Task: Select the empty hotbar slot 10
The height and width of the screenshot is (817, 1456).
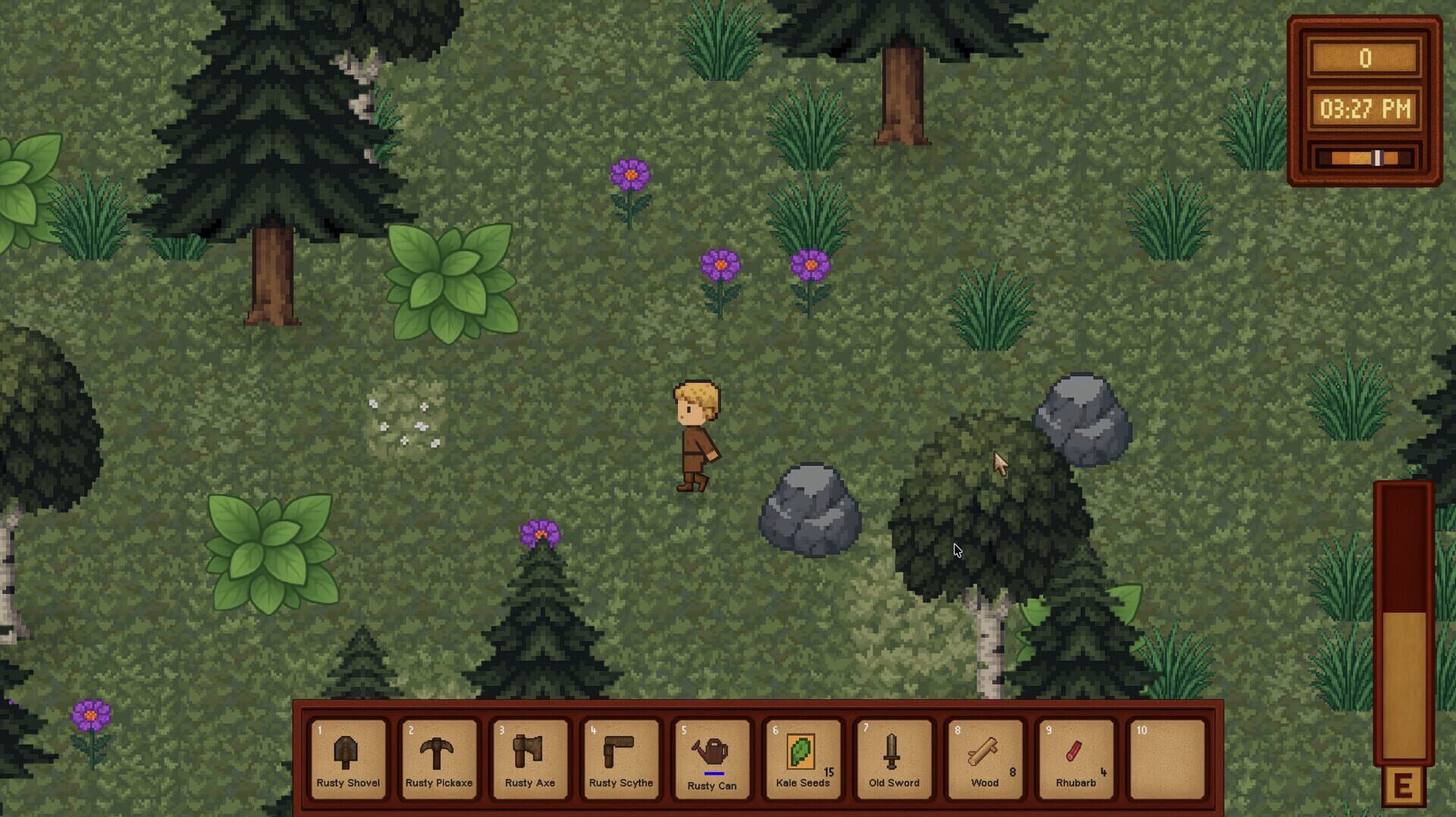Action: [x=1166, y=759]
